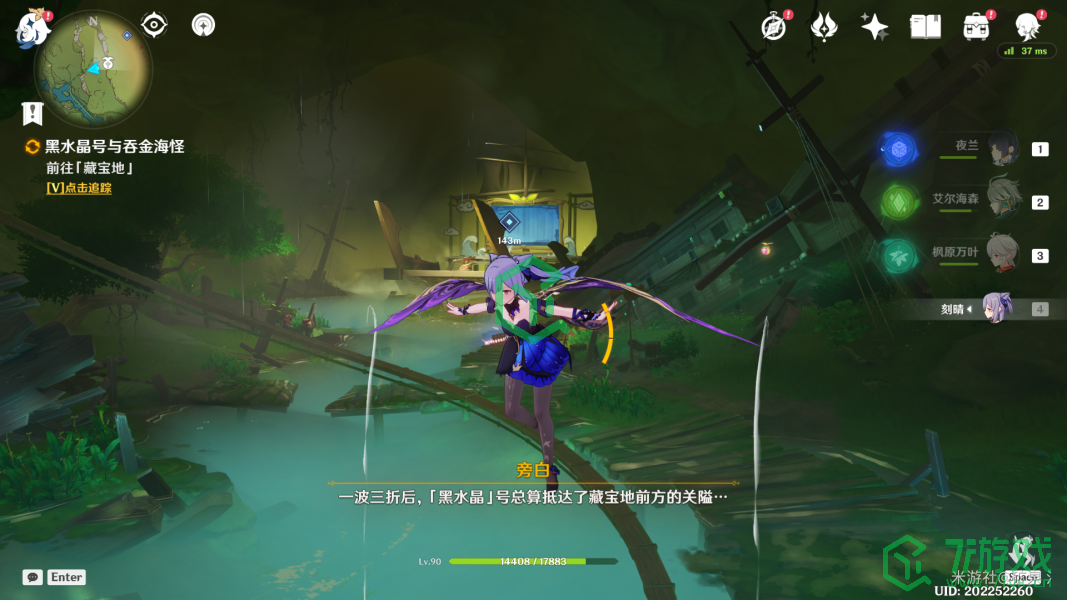Open the compass events icon
Image resolution: width=1067 pixels, height=600 pixels.
[x=773, y=28]
